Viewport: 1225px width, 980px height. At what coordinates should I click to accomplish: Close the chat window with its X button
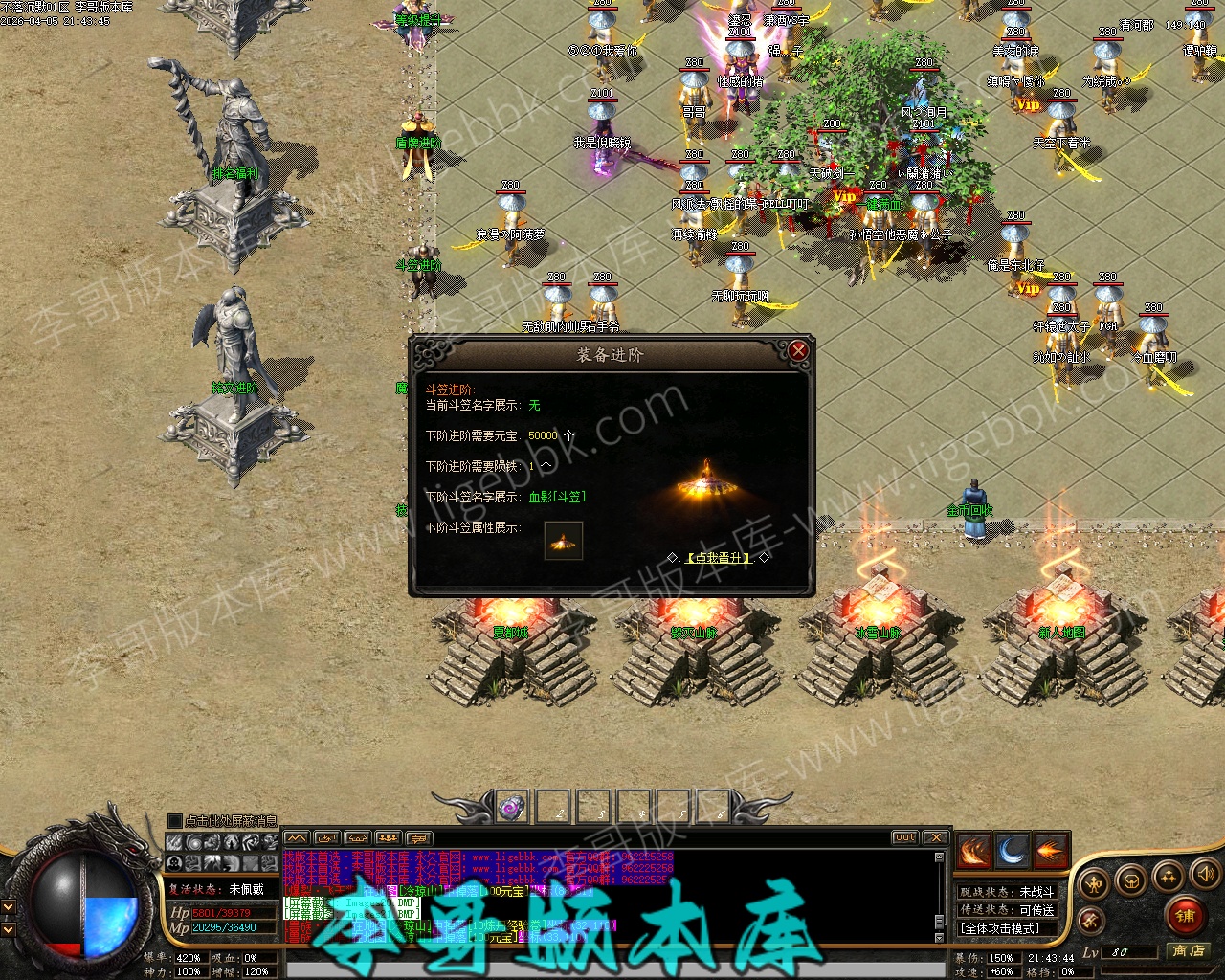click(935, 837)
